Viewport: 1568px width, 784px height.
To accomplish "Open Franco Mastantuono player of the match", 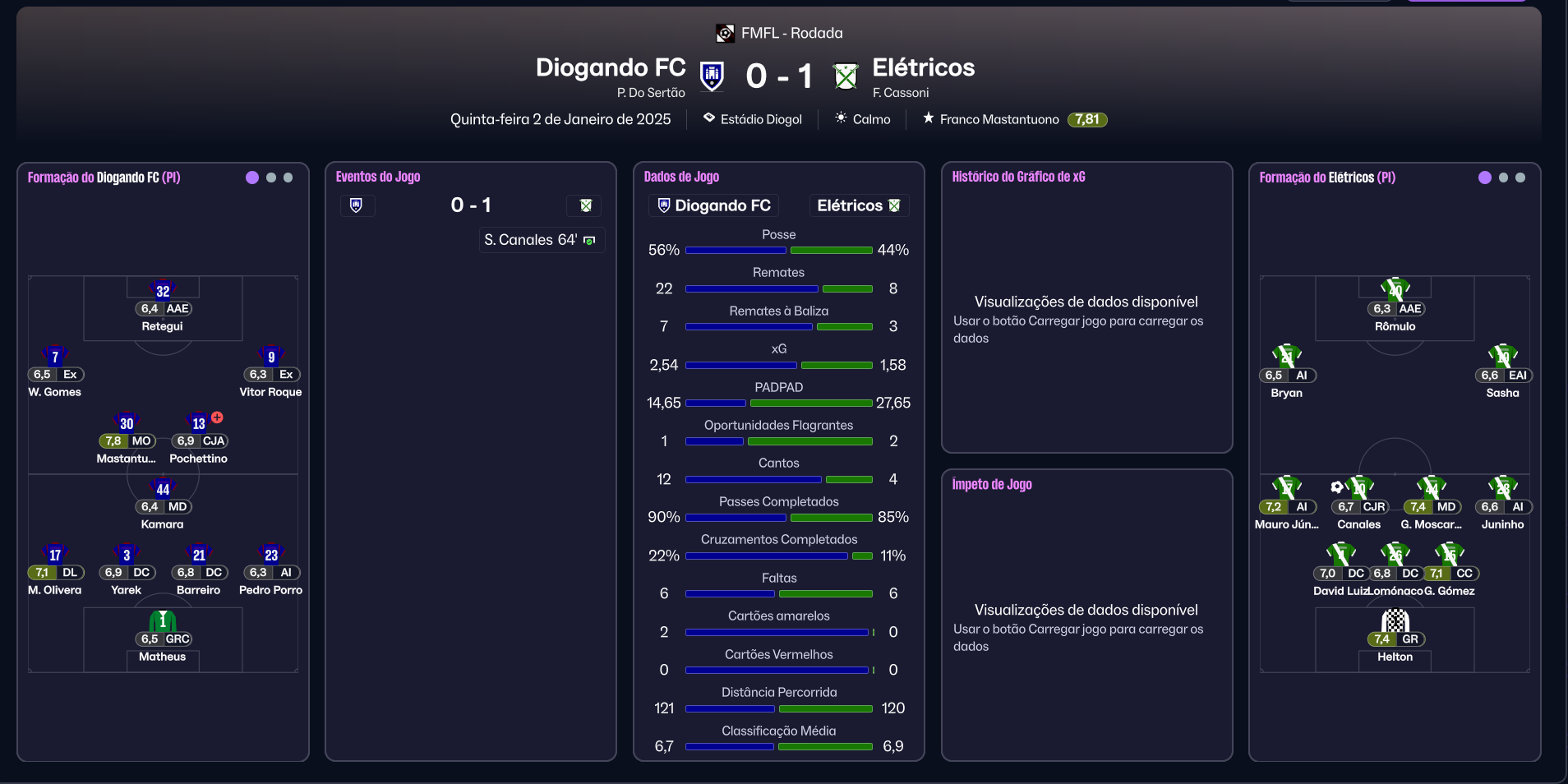I will click(x=998, y=119).
